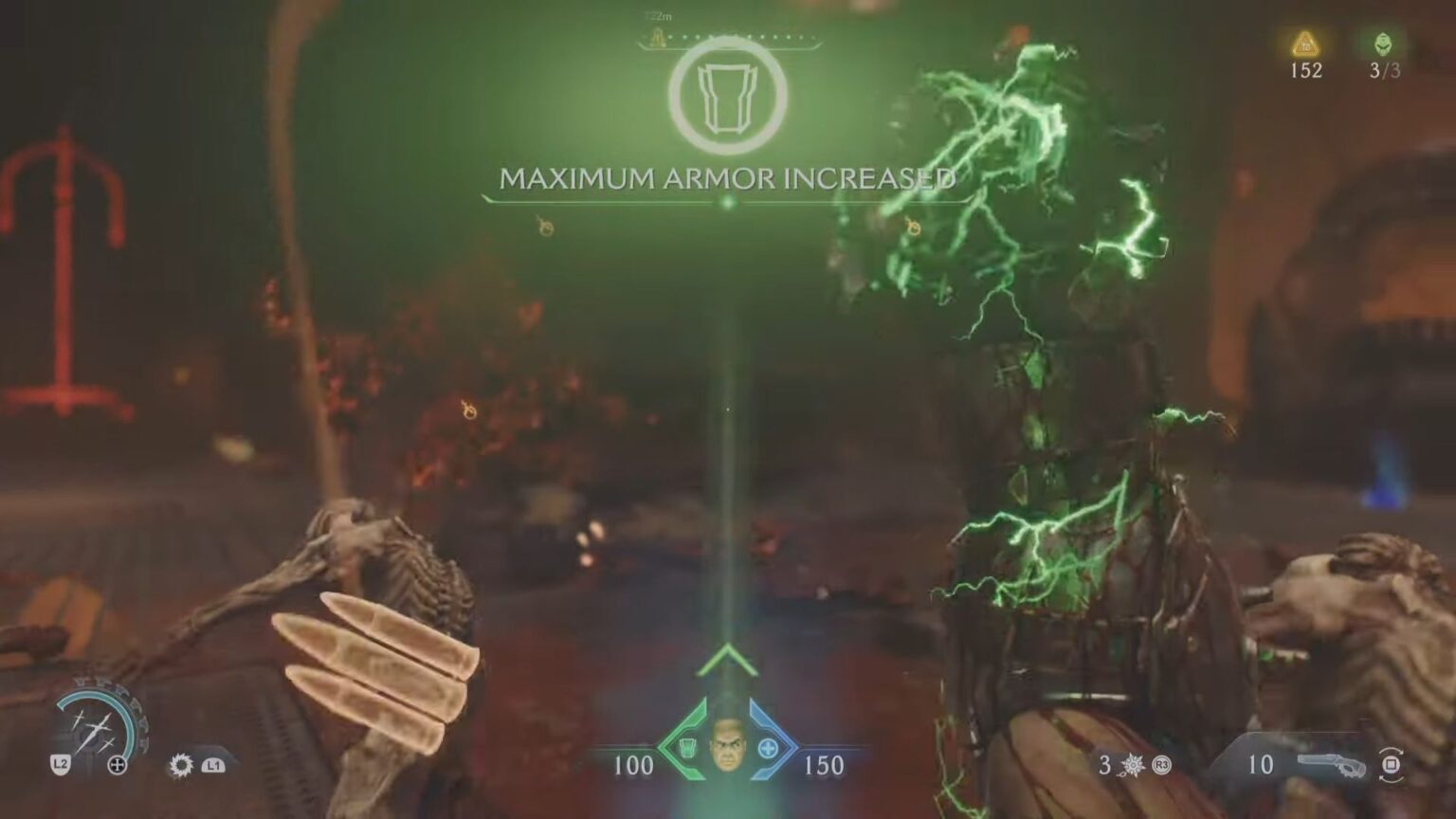Select the green armor icon beside 100
Viewport: 1456px width, 819px height.
pyautogui.click(x=686, y=748)
